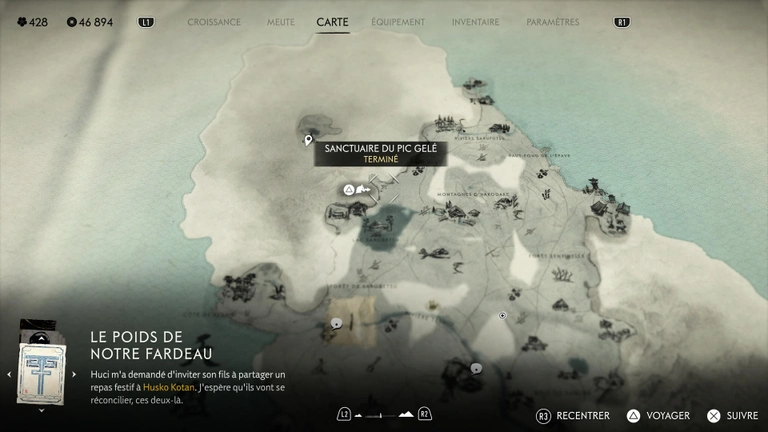Click the Le Poids de Notre Fardeau quest card
Image resolution: width=768 pixels, height=432 pixels.
click(40, 367)
